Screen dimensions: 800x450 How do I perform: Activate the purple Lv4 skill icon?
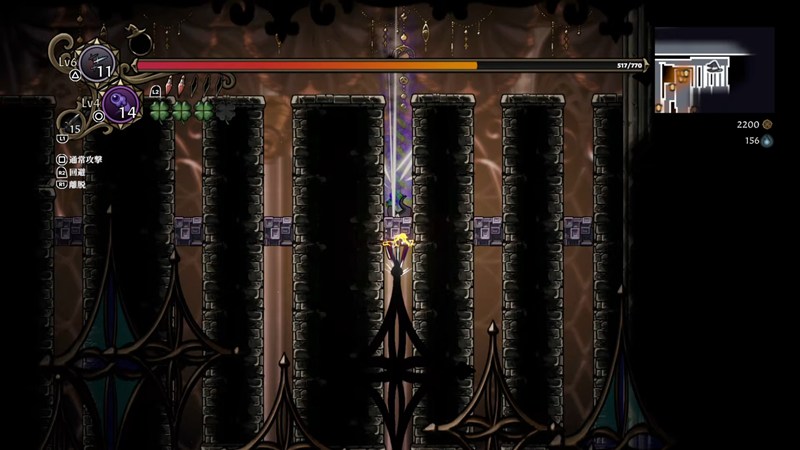point(121,105)
